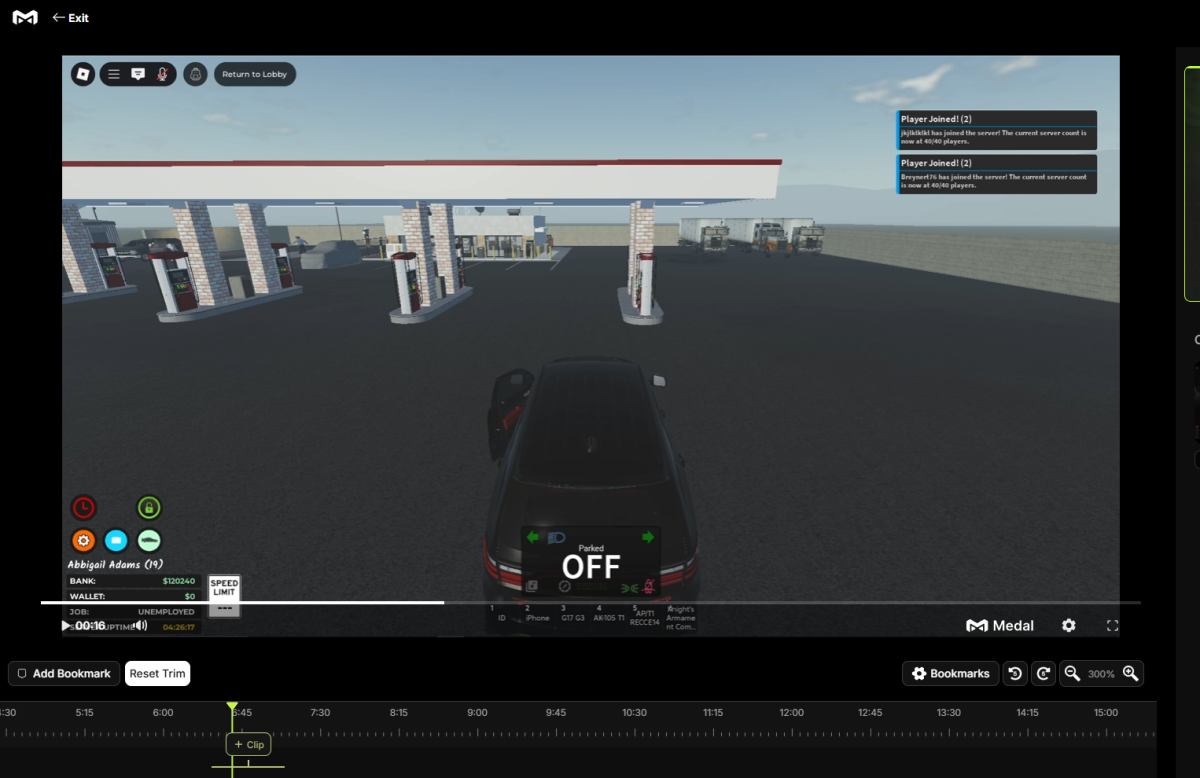Open the green car vehicle icon

point(149,541)
